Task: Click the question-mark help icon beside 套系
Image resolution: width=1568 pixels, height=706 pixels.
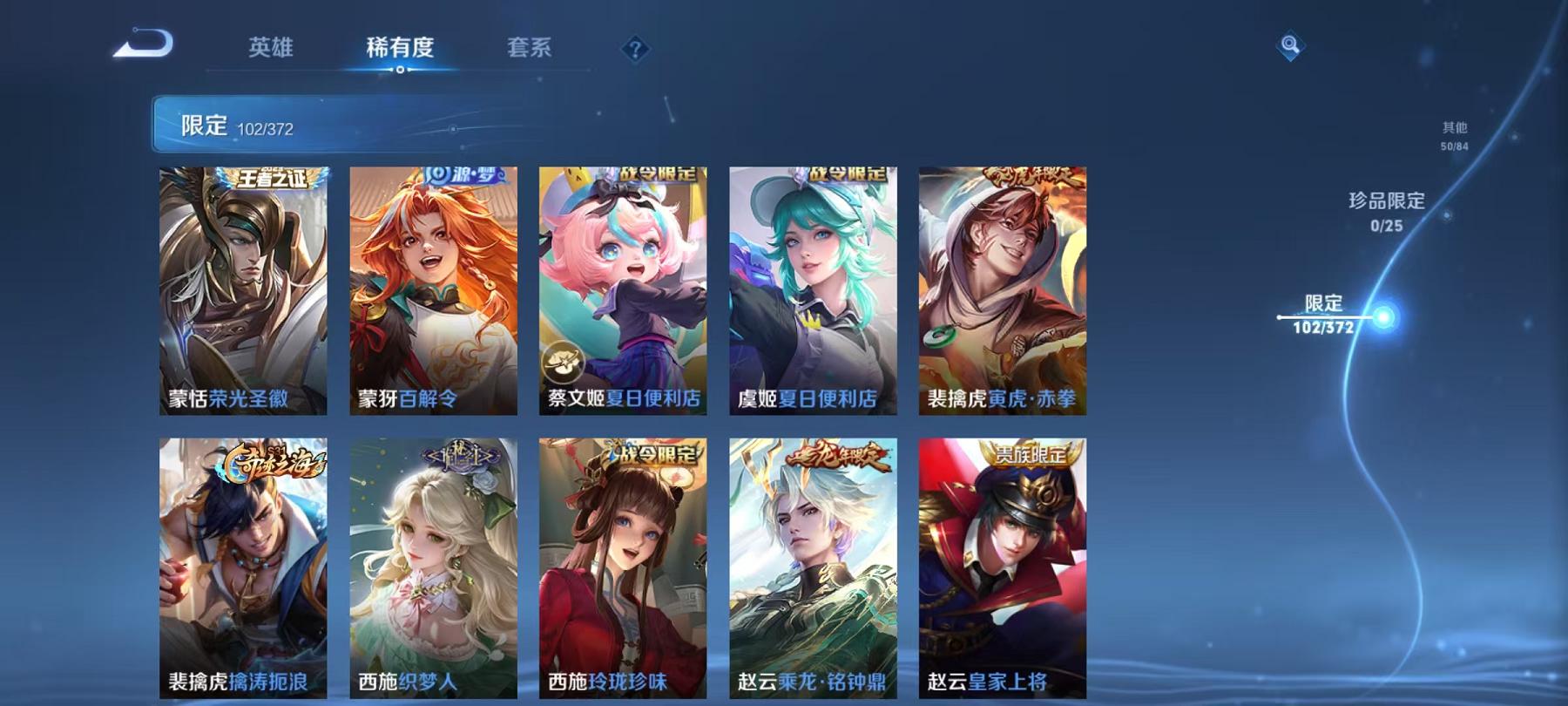Action: click(x=635, y=50)
